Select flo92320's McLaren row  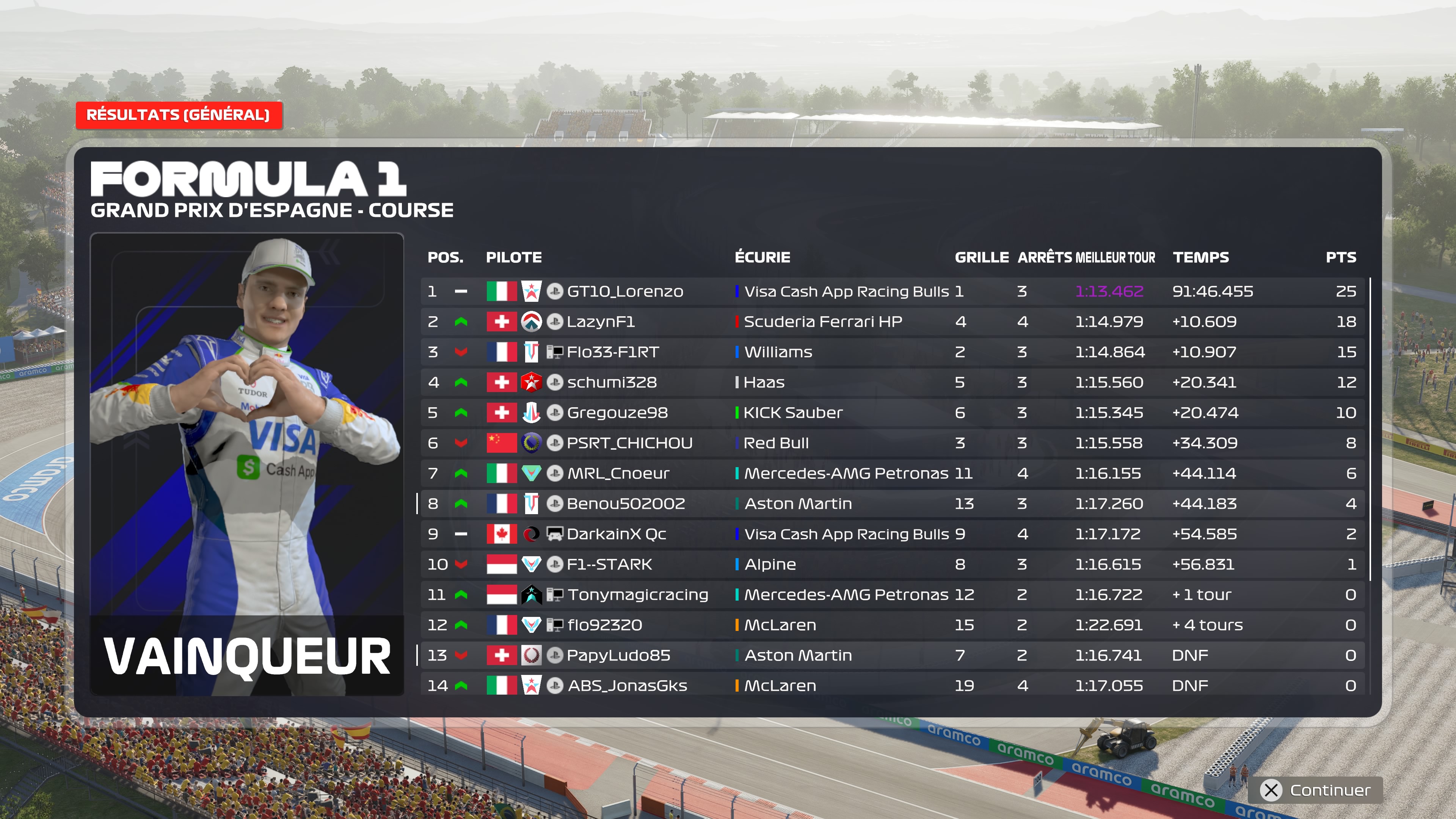coord(892,625)
